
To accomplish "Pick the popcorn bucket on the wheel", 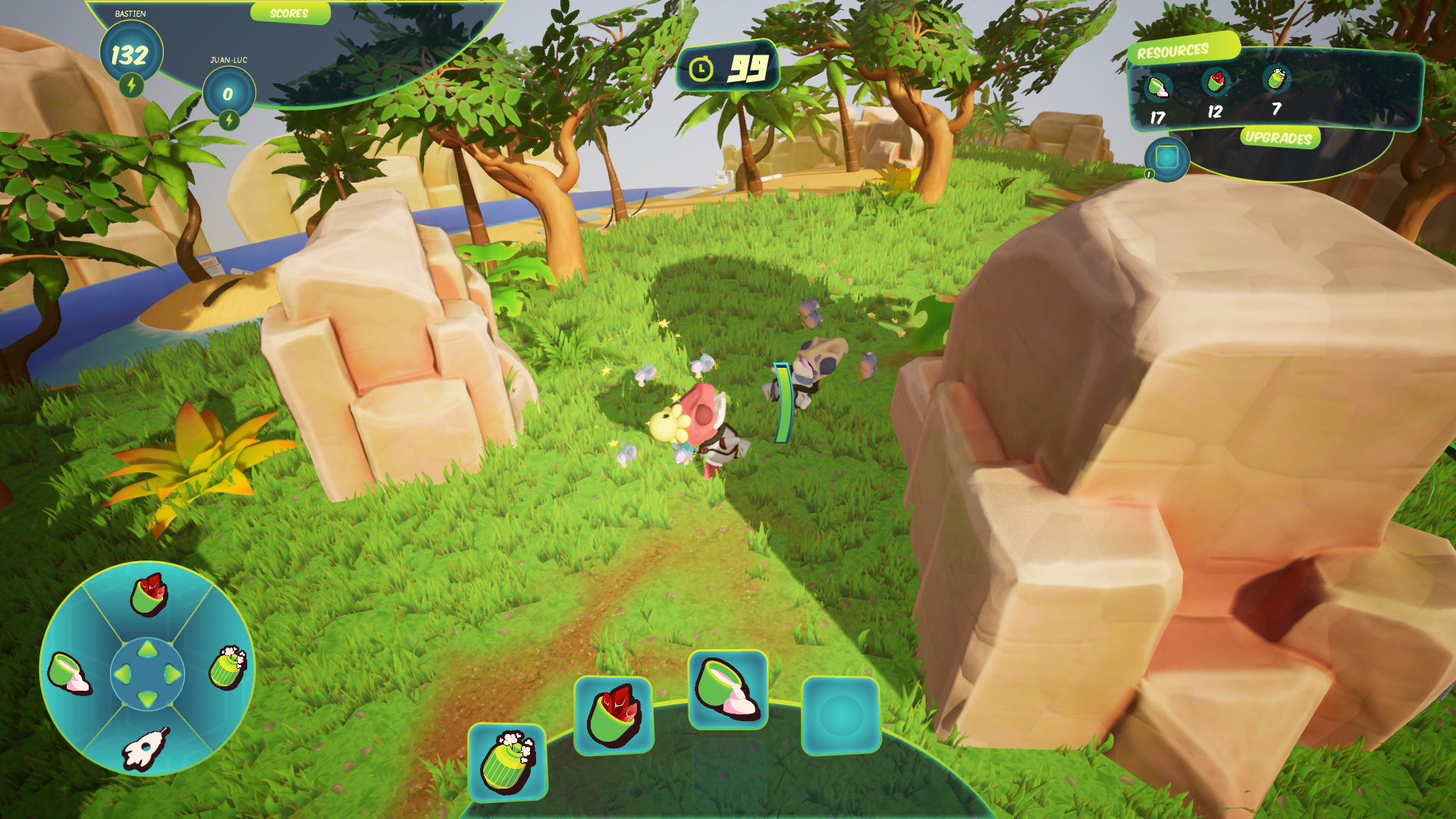I will pos(227,667).
